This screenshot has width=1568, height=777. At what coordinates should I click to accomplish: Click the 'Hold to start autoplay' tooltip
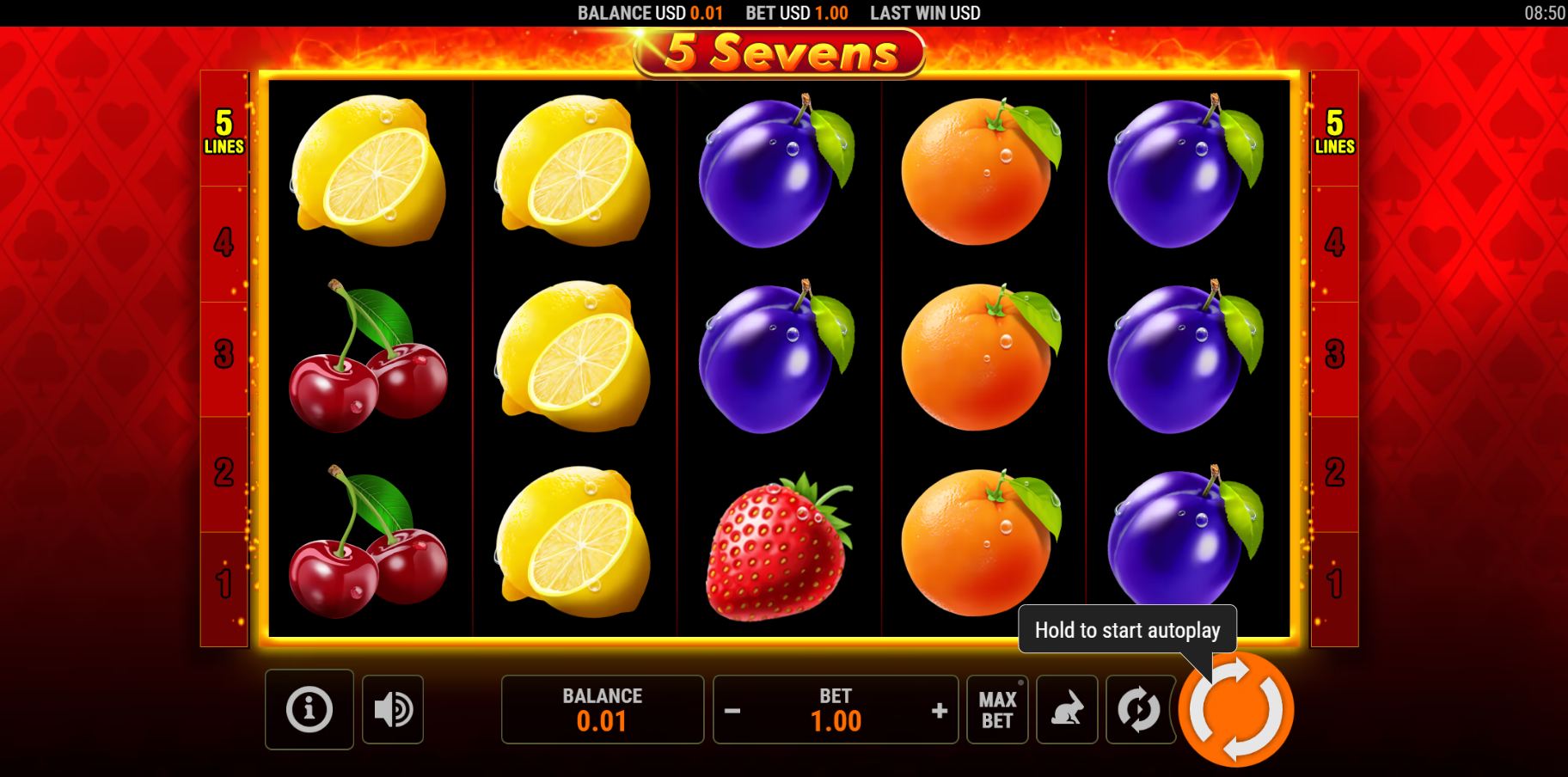coord(1127,630)
